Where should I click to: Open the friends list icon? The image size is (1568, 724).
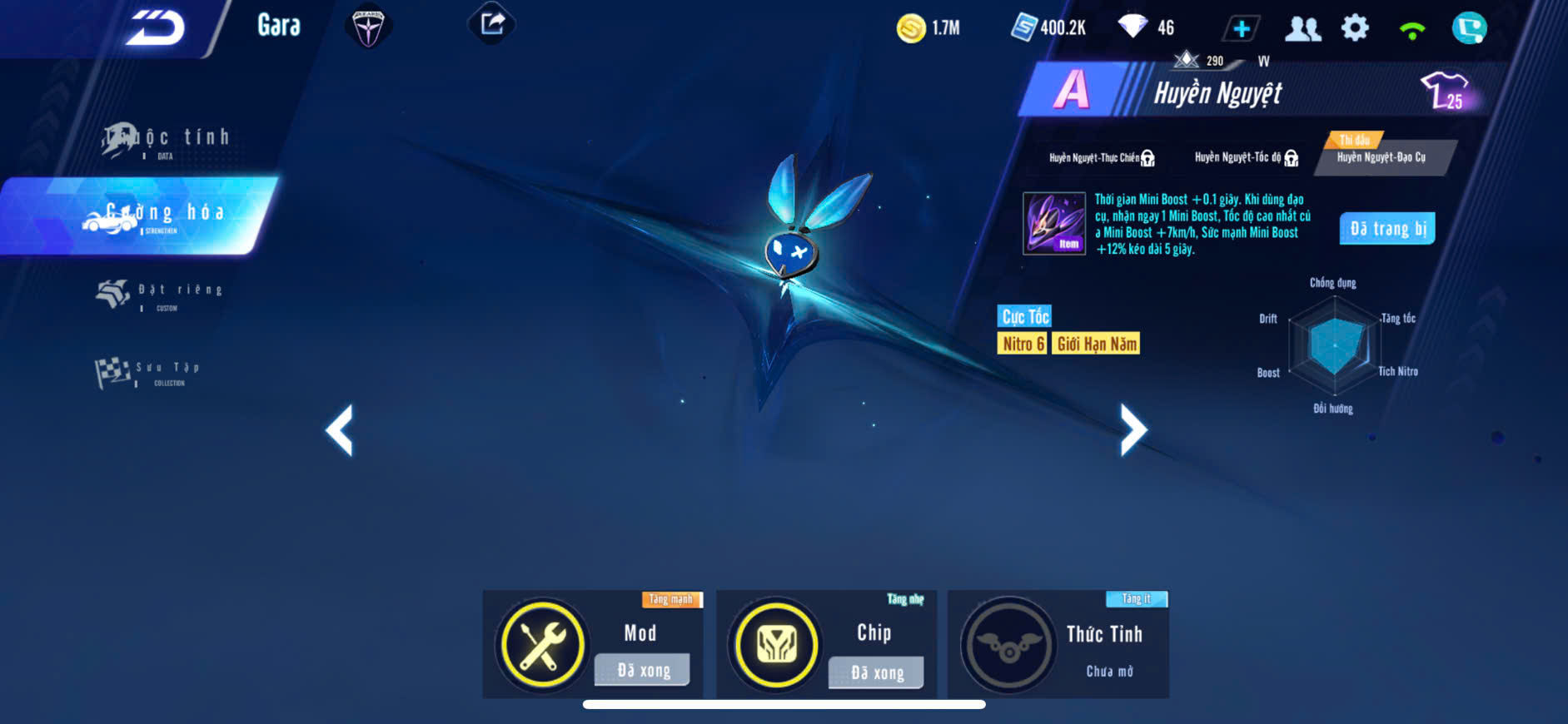(x=1302, y=28)
